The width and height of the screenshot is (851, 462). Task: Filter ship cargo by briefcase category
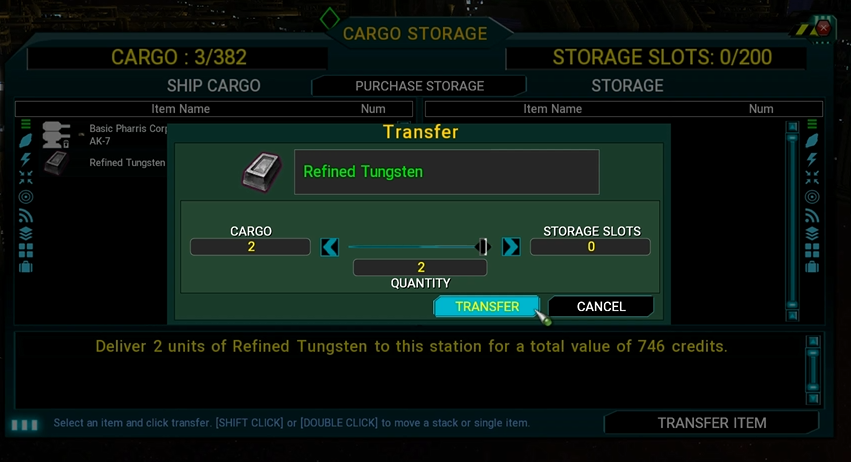(26, 267)
